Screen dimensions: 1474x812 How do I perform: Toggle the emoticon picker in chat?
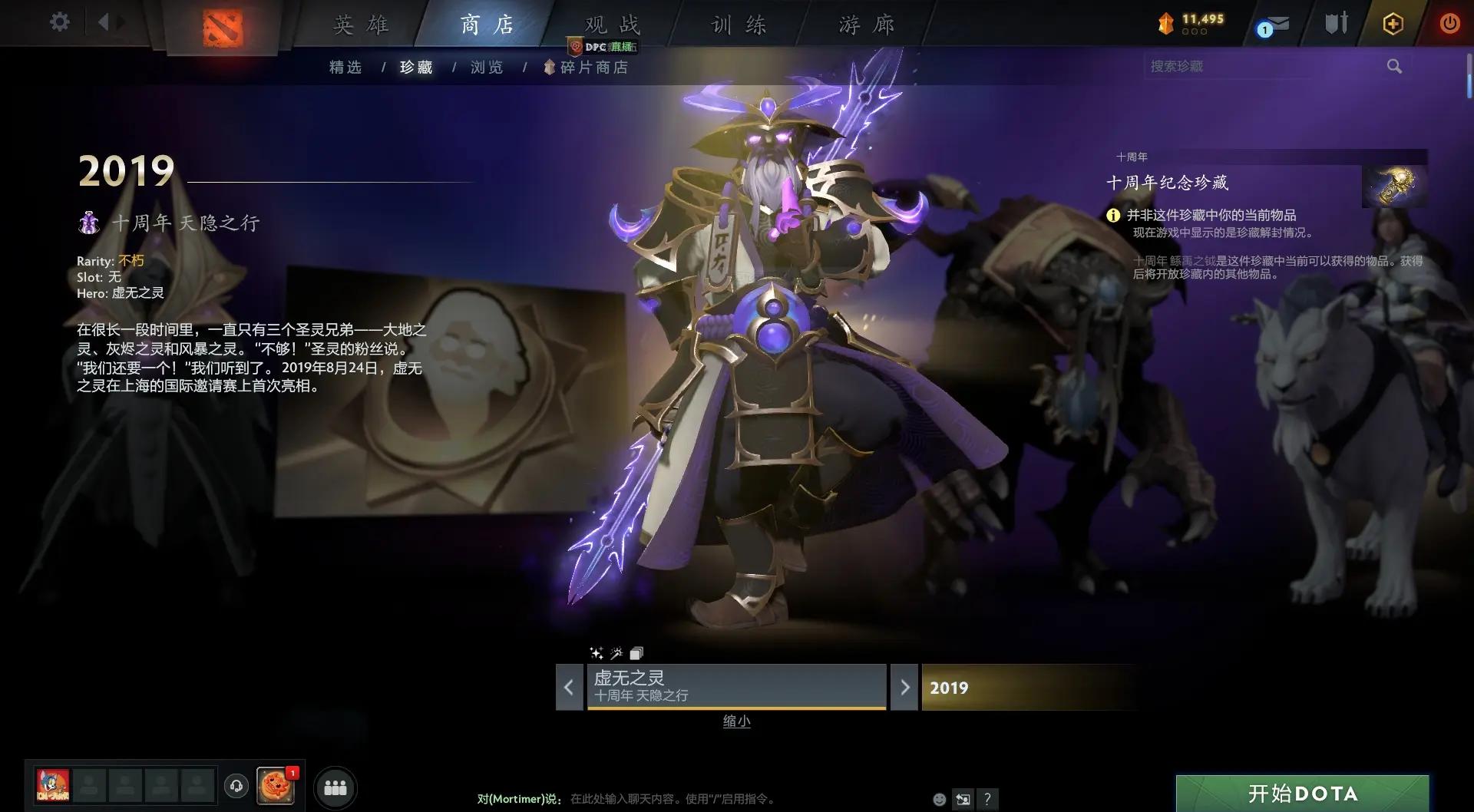click(x=938, y=799)
